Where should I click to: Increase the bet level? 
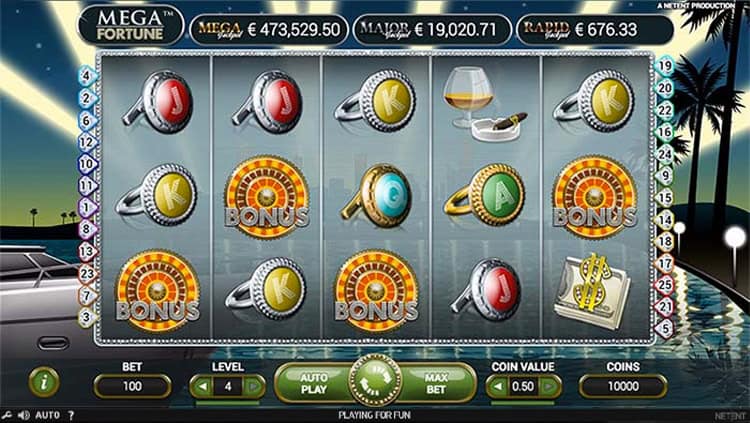(x=254, y=386)
